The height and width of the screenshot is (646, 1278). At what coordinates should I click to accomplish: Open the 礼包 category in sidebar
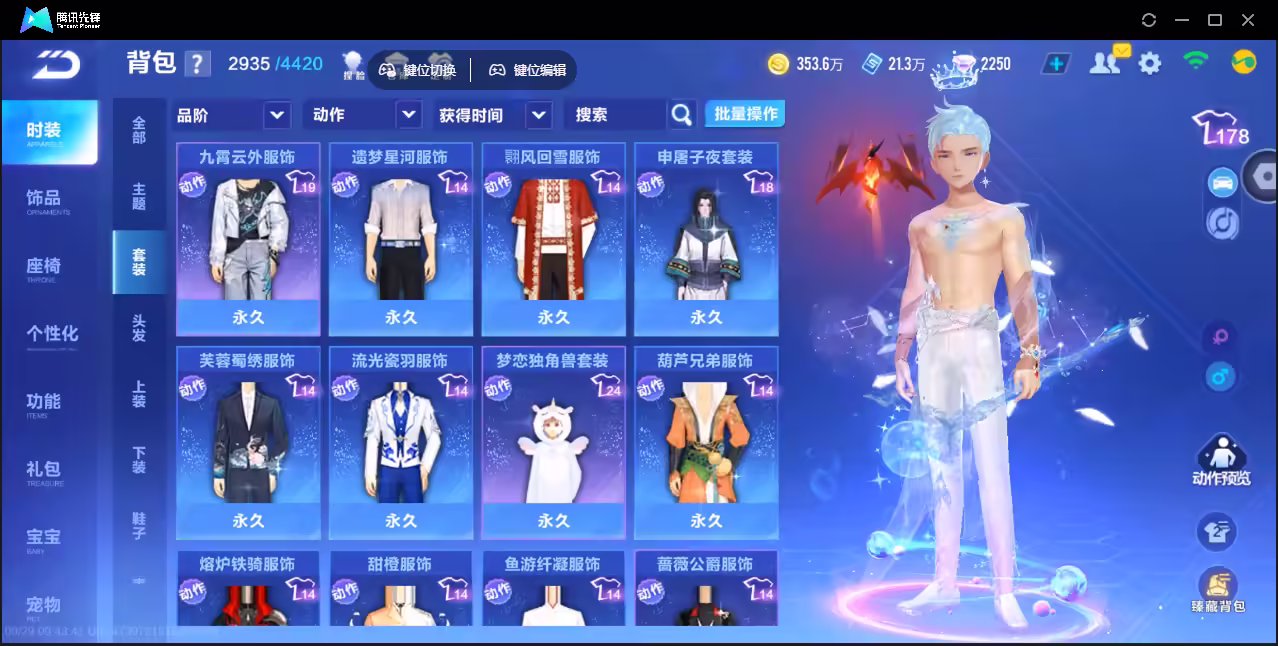(46, 470)
